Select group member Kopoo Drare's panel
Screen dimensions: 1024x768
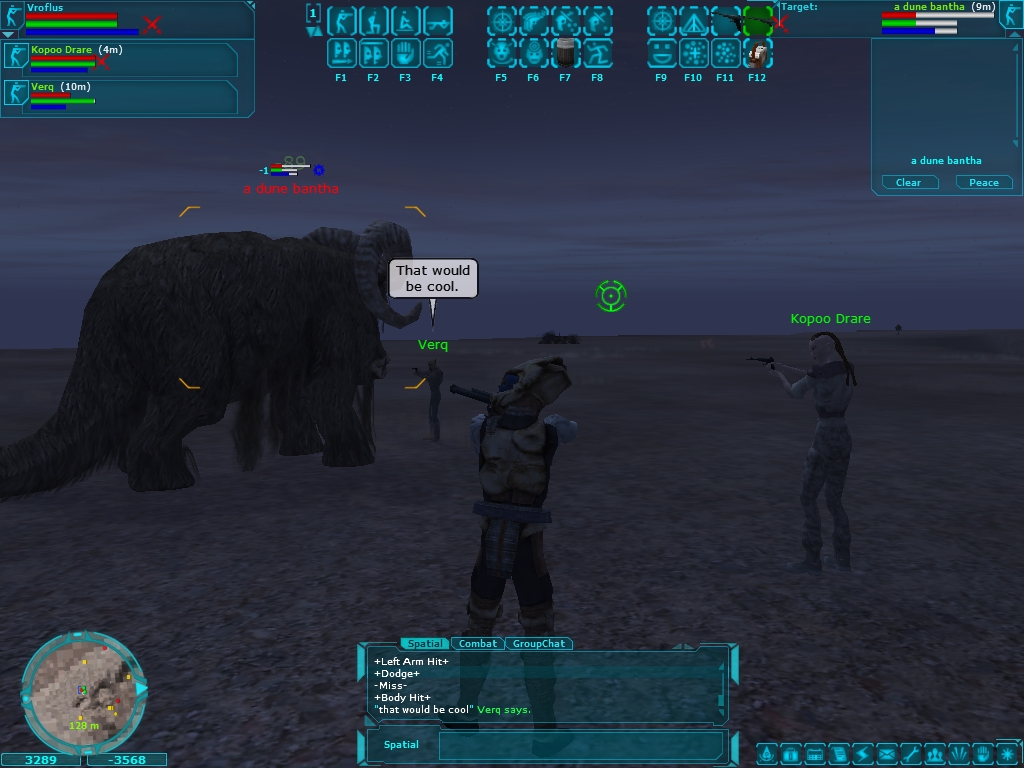click(120, 60)
